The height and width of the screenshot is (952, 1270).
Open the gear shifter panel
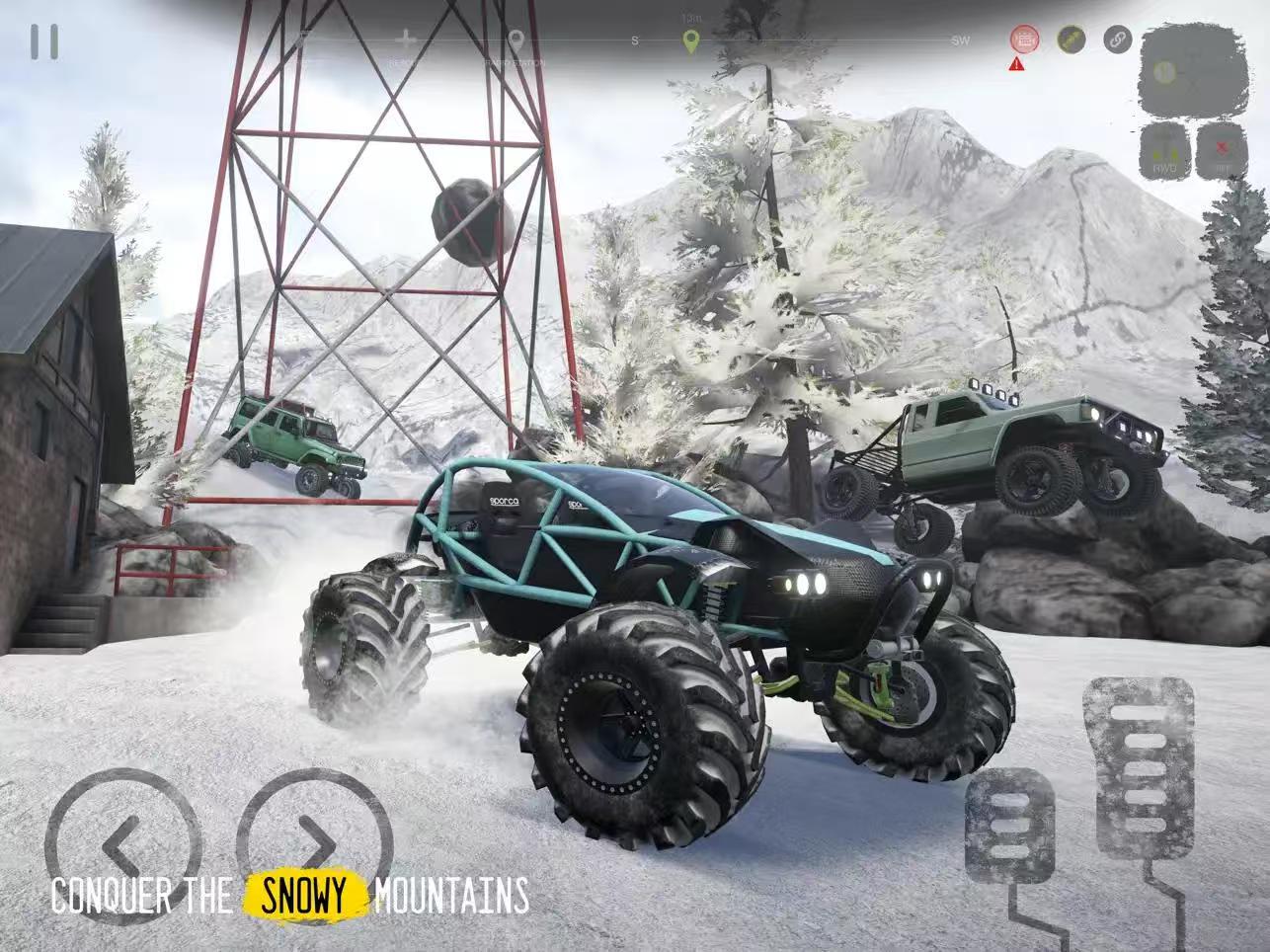(x=1191, y=70)
